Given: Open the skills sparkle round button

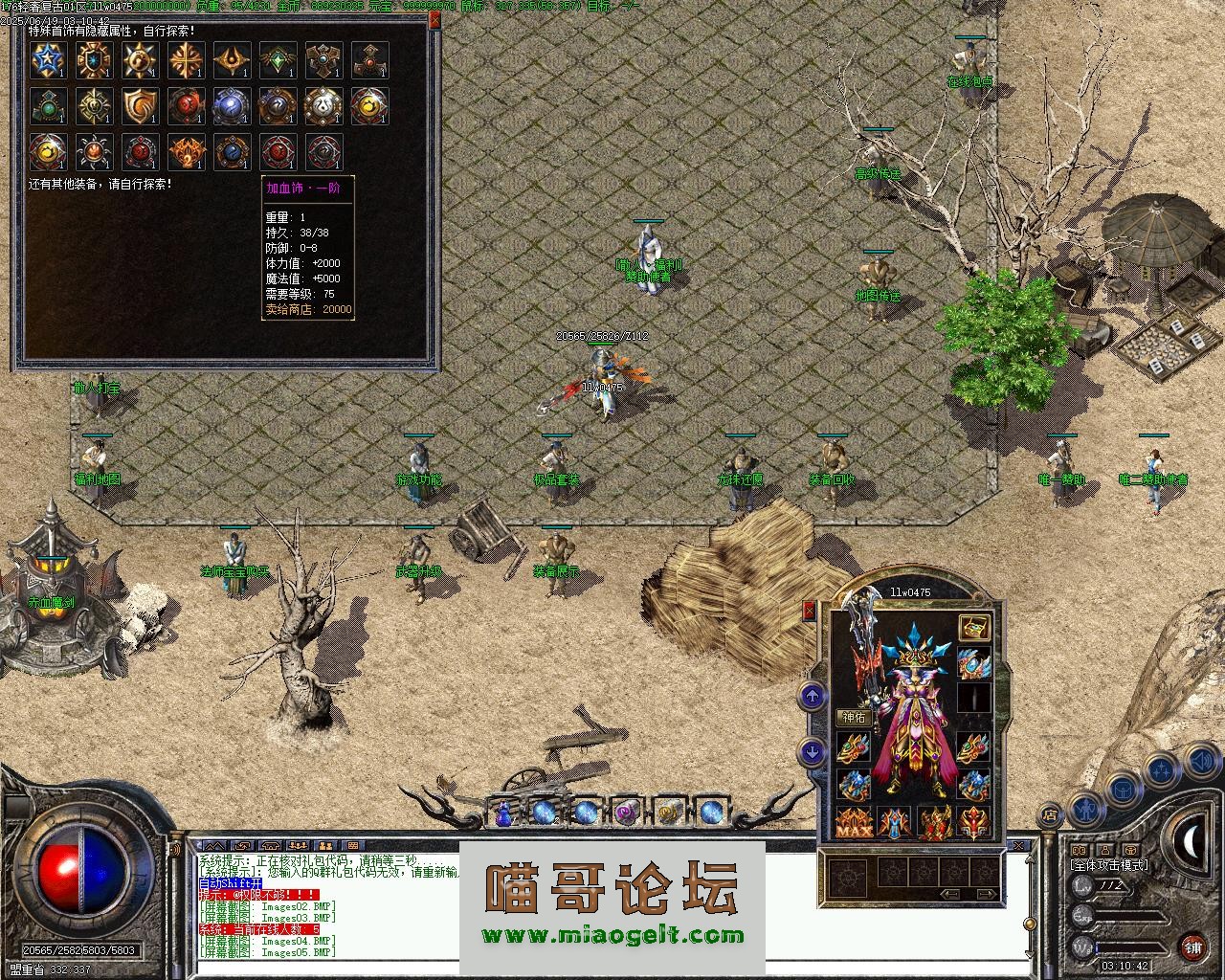Looking at the screenshot, I should 1160,770.
